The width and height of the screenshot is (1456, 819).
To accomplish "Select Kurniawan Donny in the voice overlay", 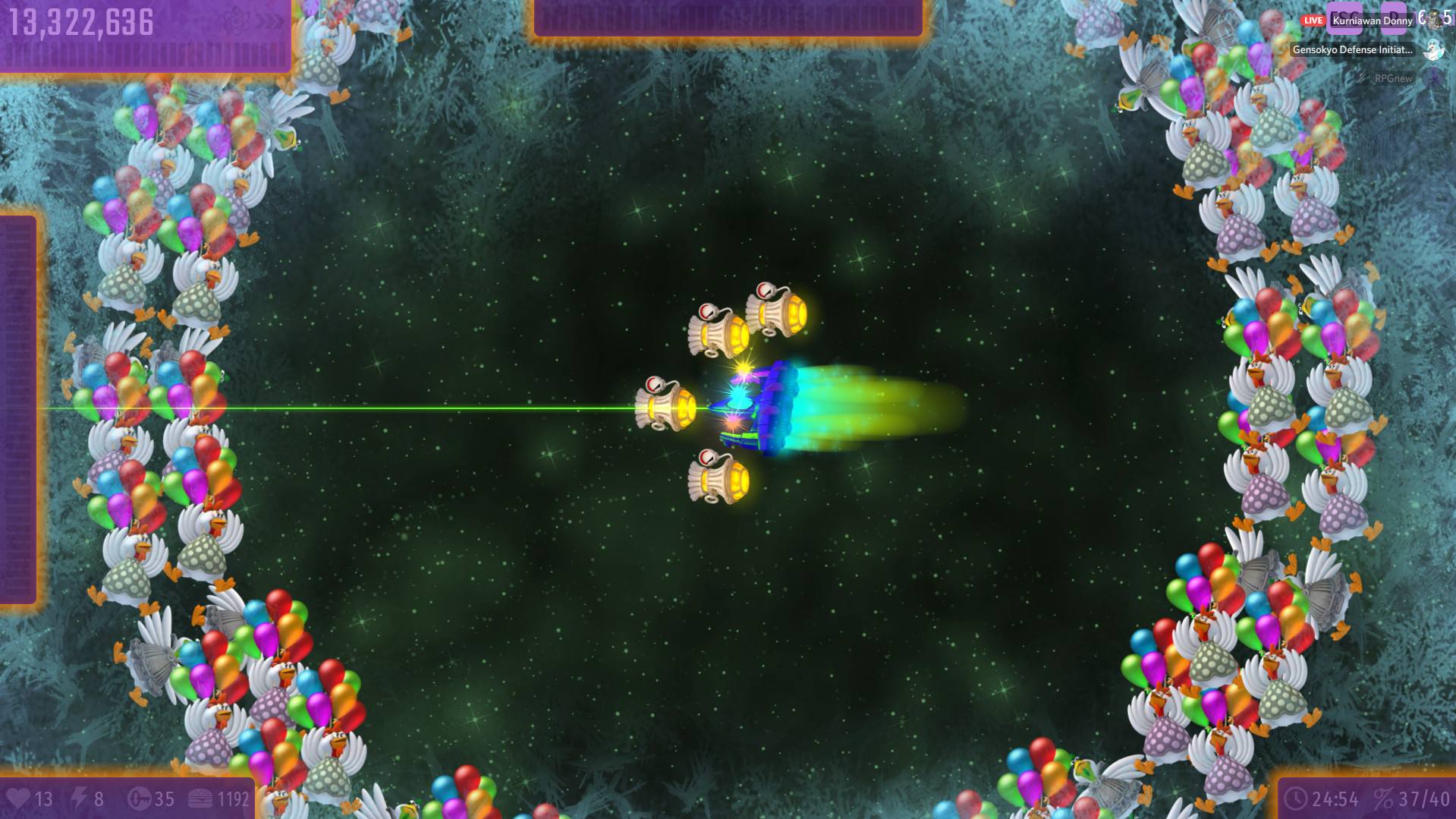I will (x=1372, y=20).
